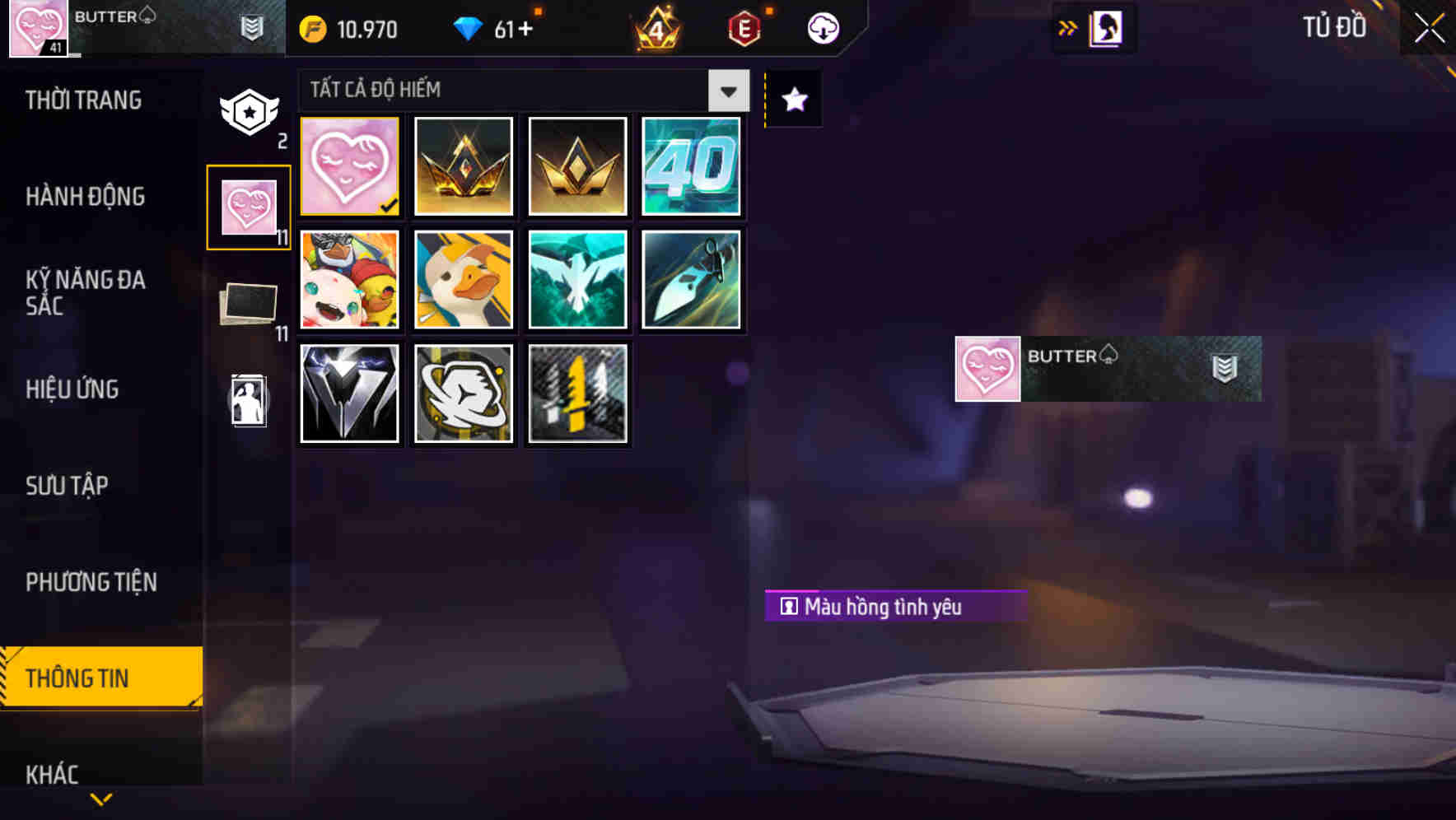Viewport: 1456px width, 820px height.
Task: Select the duck avatar thumbnail
Action: [x=463, y=280]
